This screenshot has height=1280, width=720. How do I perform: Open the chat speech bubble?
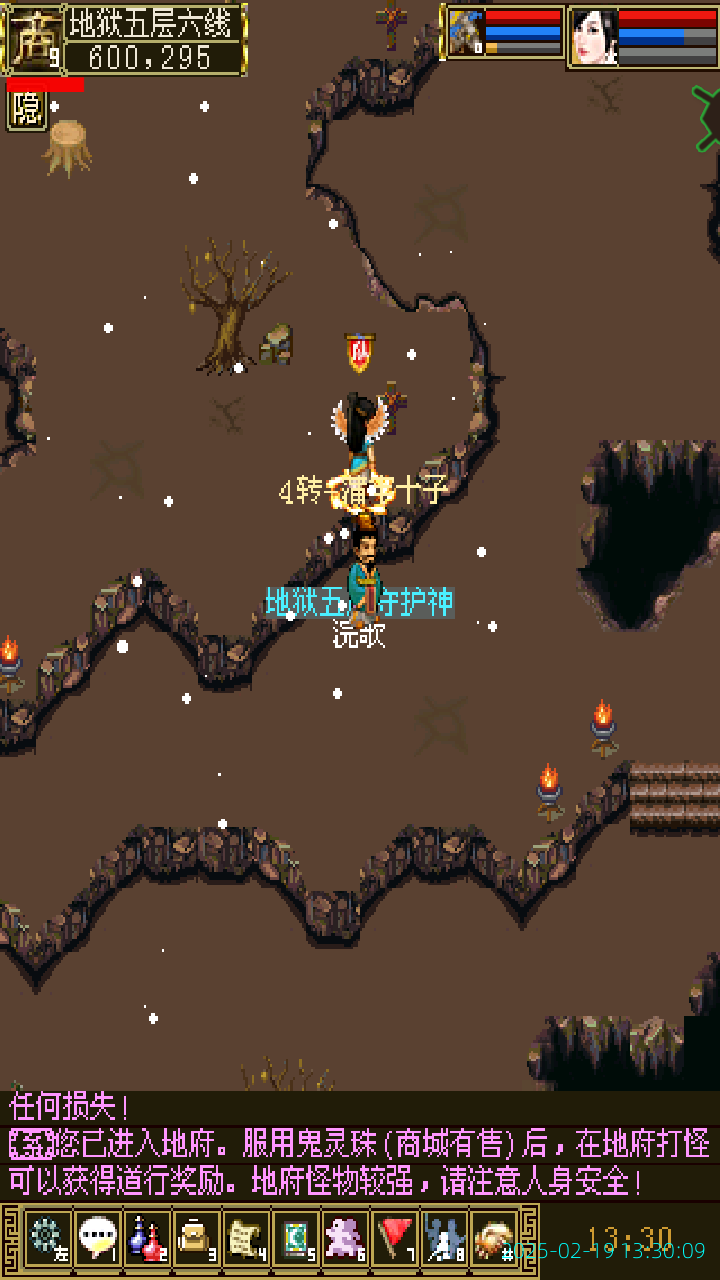(97, 1237)
